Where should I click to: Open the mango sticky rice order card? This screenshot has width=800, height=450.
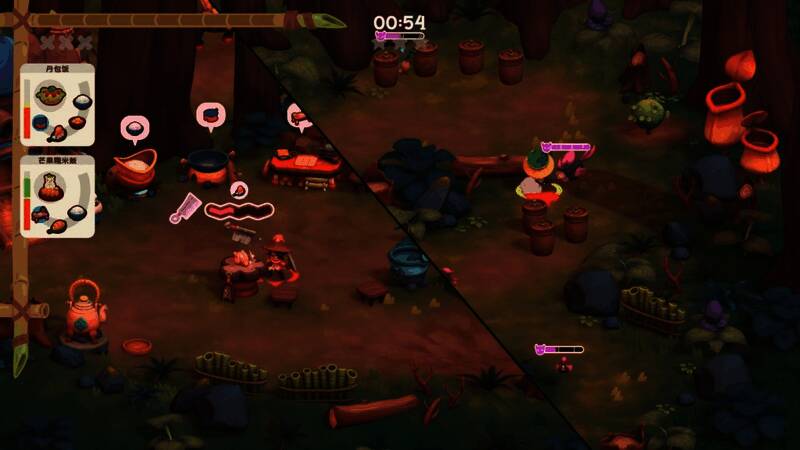click(x=58, y=196)
